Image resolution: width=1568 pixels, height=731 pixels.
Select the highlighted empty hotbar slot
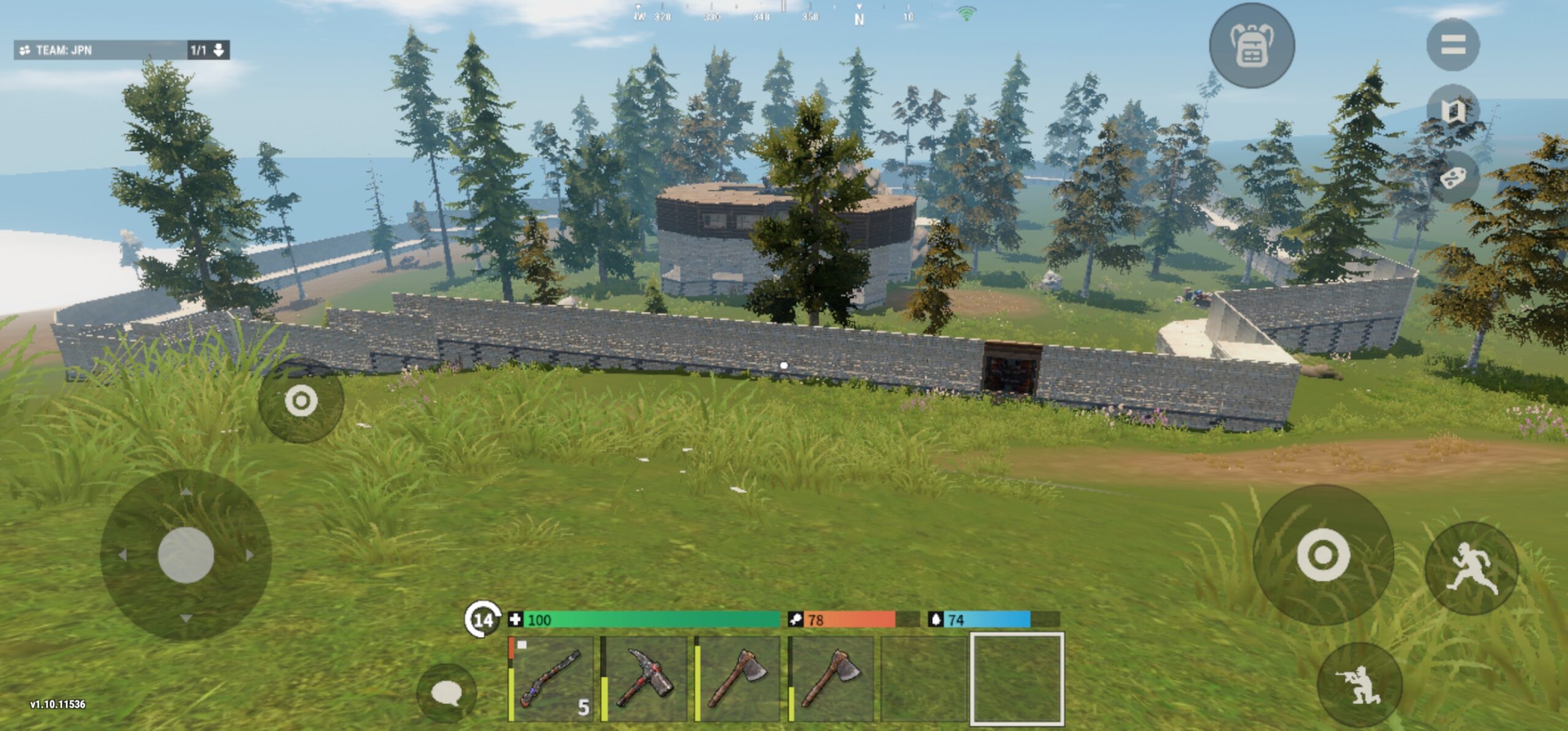coord(1017,678)
